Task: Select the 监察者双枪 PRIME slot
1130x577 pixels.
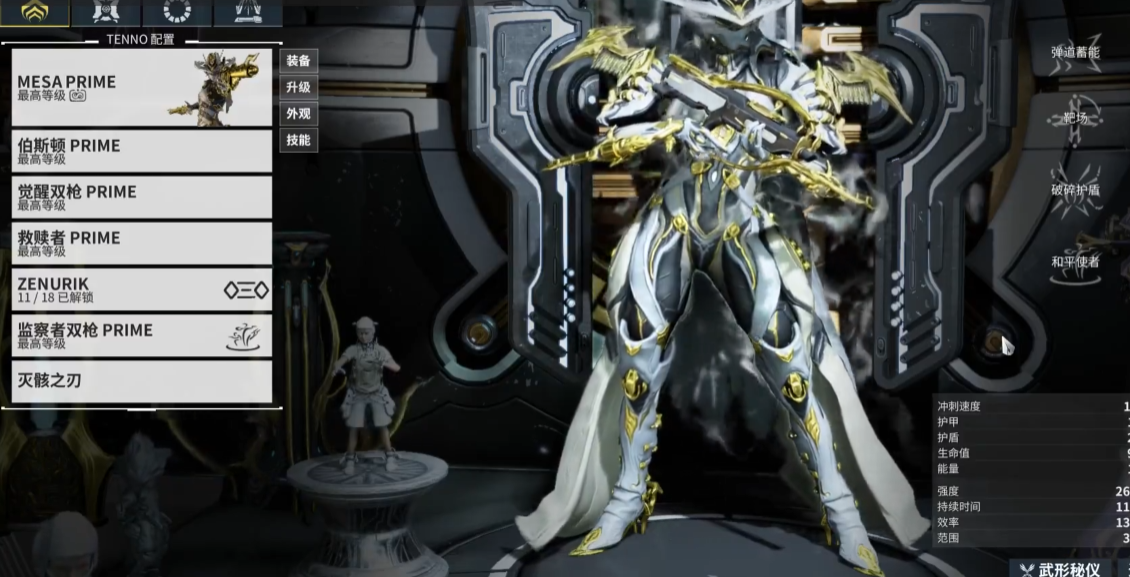Action: (x=141, y=336)
